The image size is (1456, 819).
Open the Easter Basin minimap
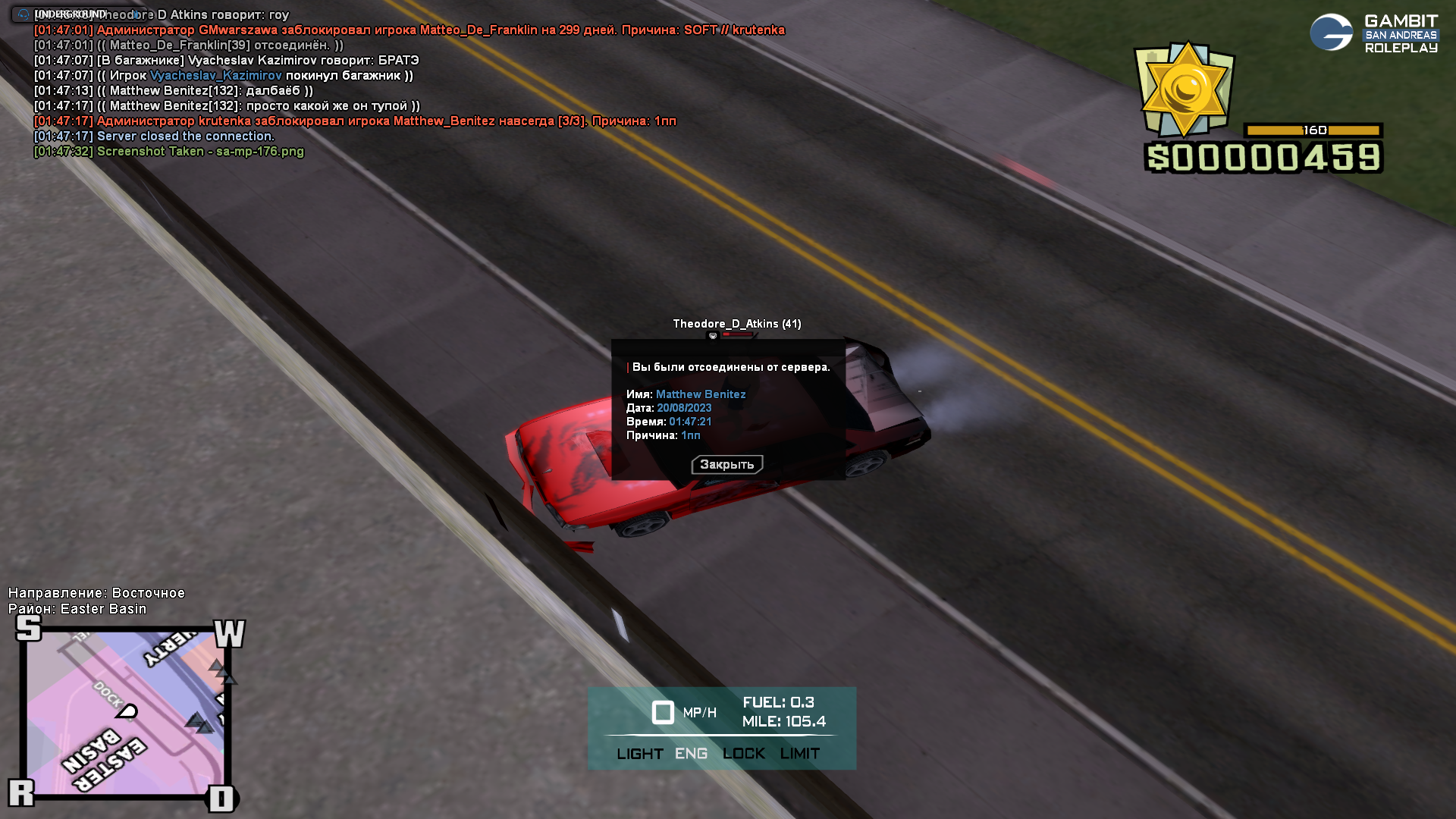click(x=125, y=713)
